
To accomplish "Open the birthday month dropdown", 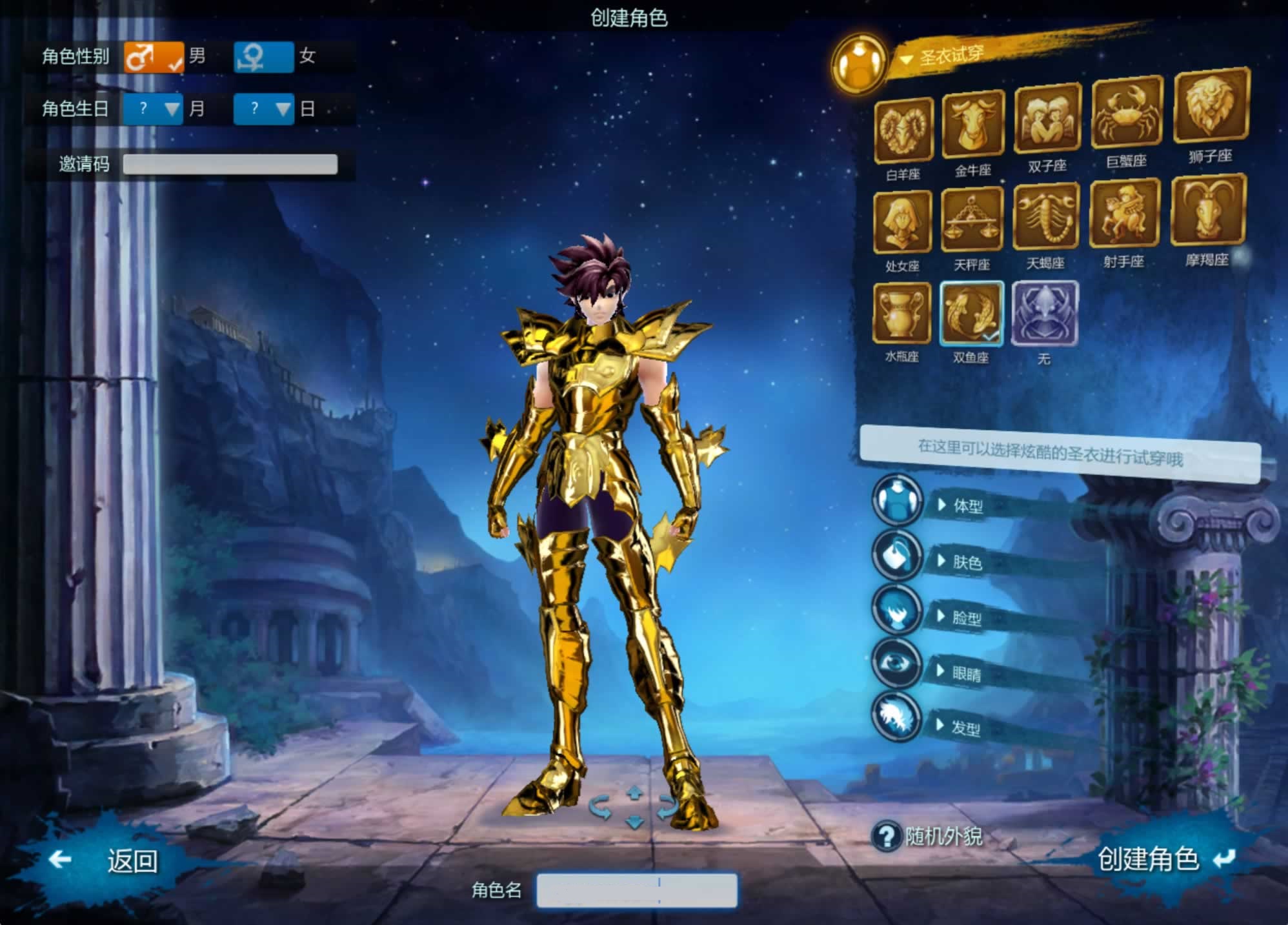I will (x=153, y=108).
